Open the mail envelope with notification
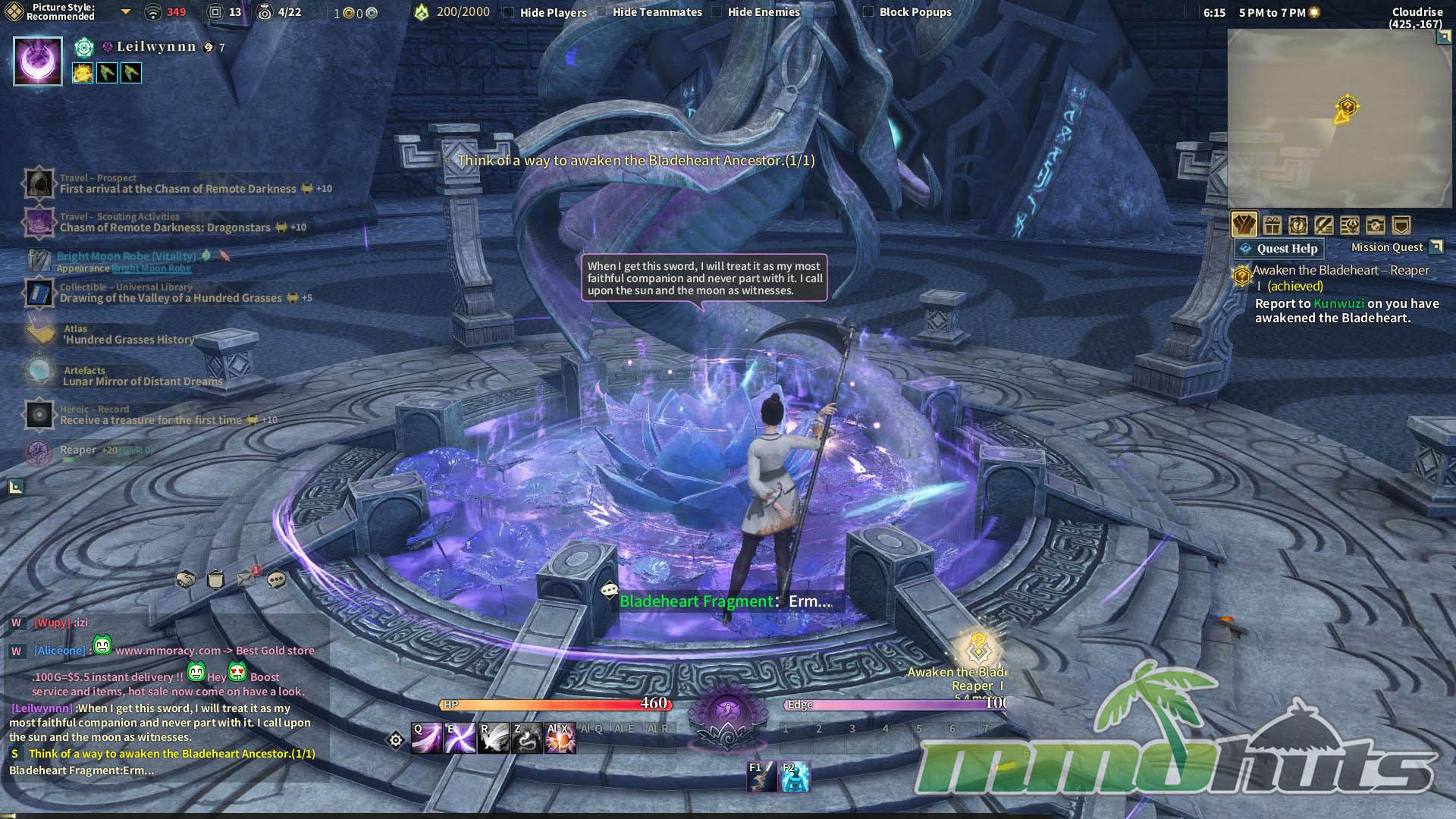 click(246, 579)
